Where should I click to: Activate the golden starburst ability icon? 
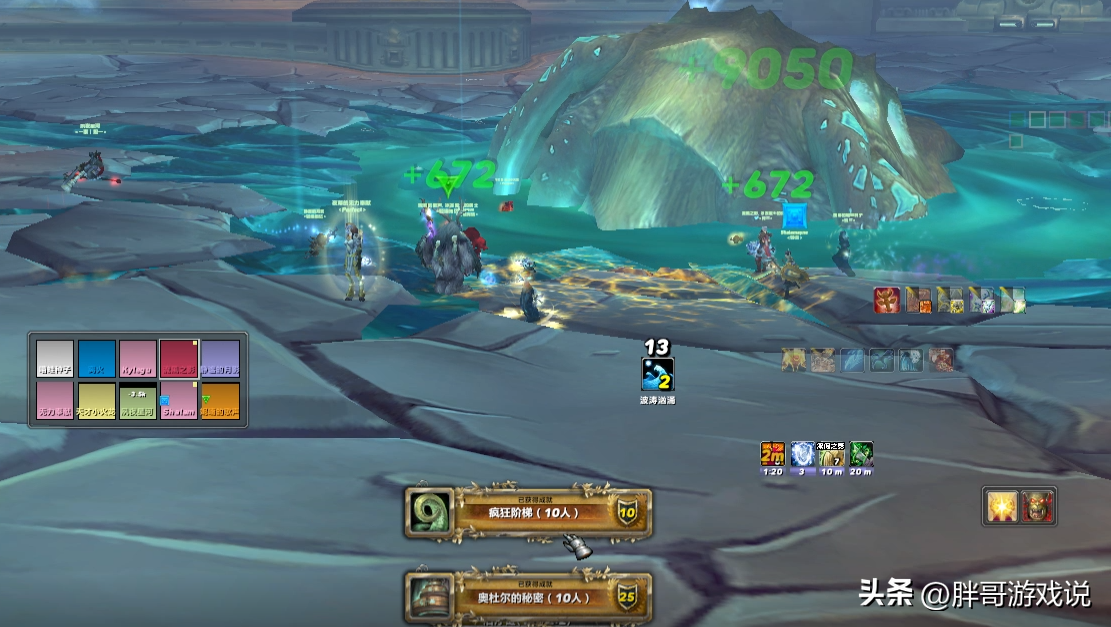(1001, 506)
